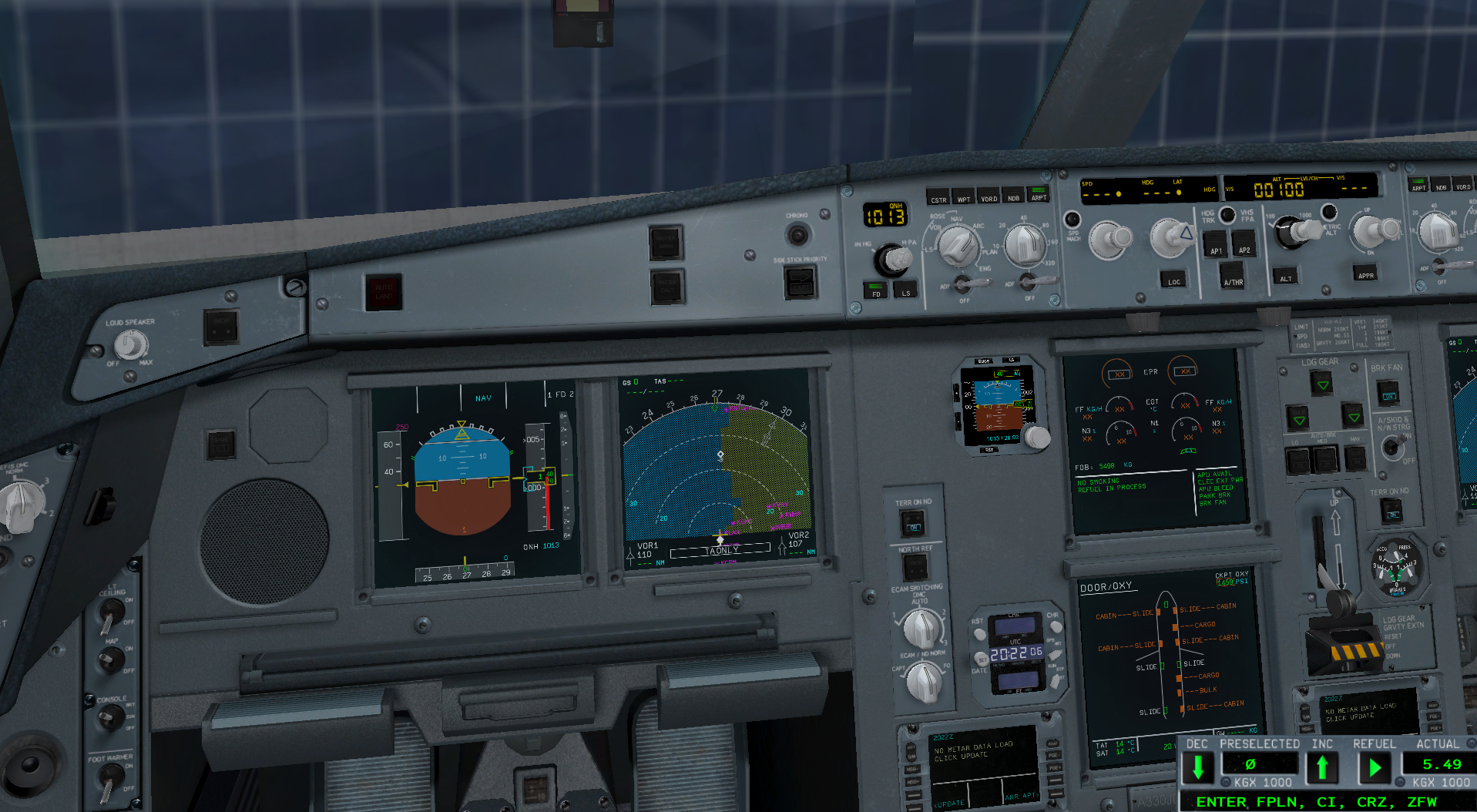
Task: Arm the LOC localizer button
Action: pyautogui.click(x=1173, y=279)
